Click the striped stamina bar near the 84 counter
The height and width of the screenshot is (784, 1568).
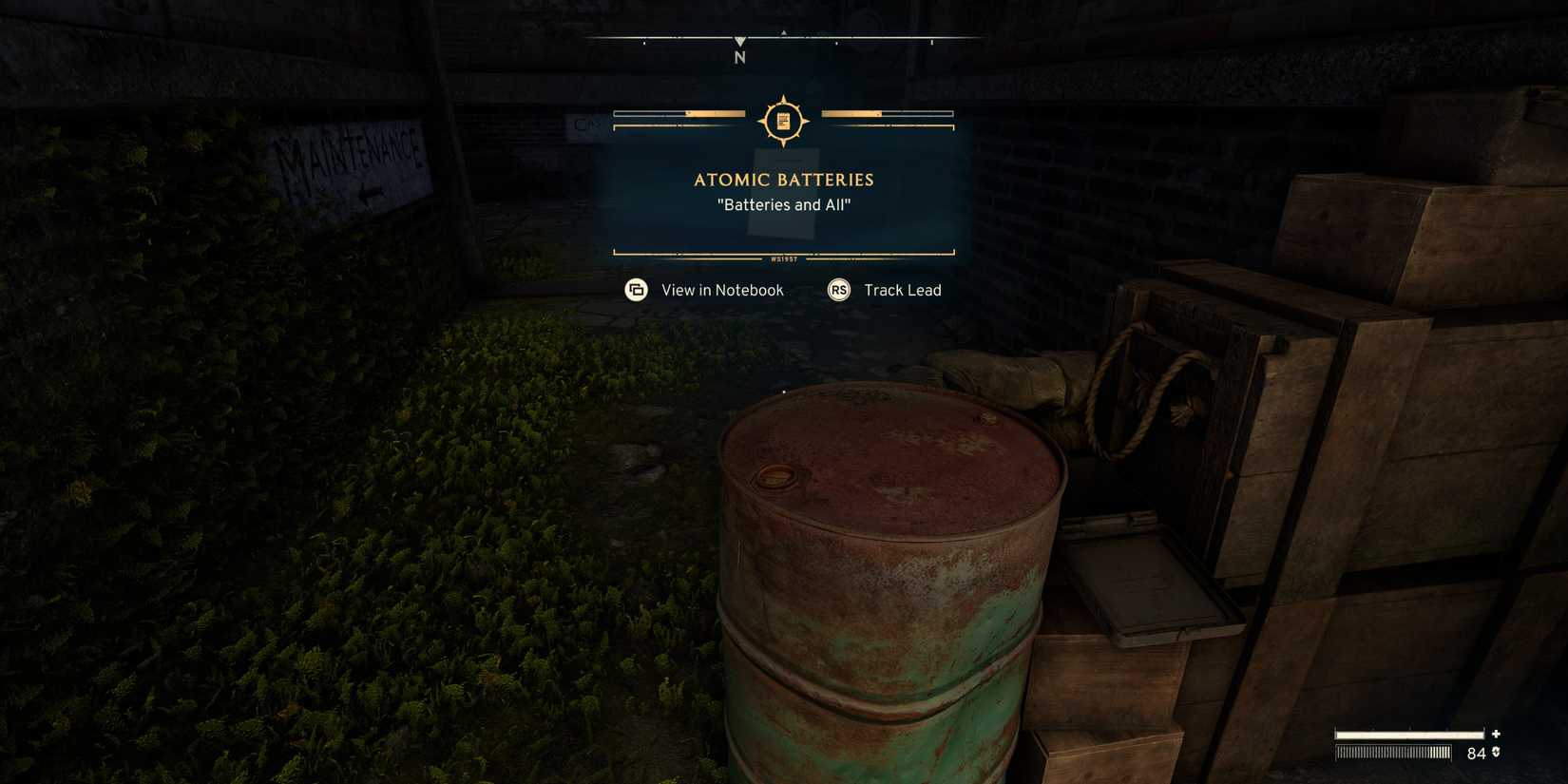tap(1391, 753)
